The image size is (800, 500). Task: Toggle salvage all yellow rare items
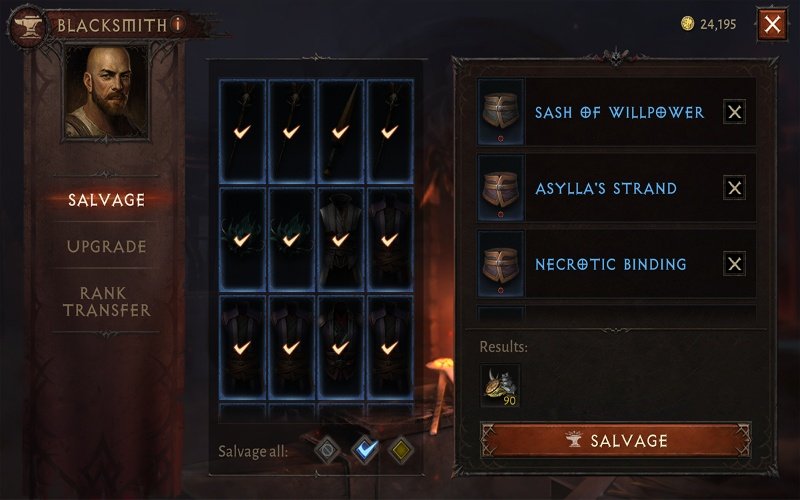tap(400, 451)
